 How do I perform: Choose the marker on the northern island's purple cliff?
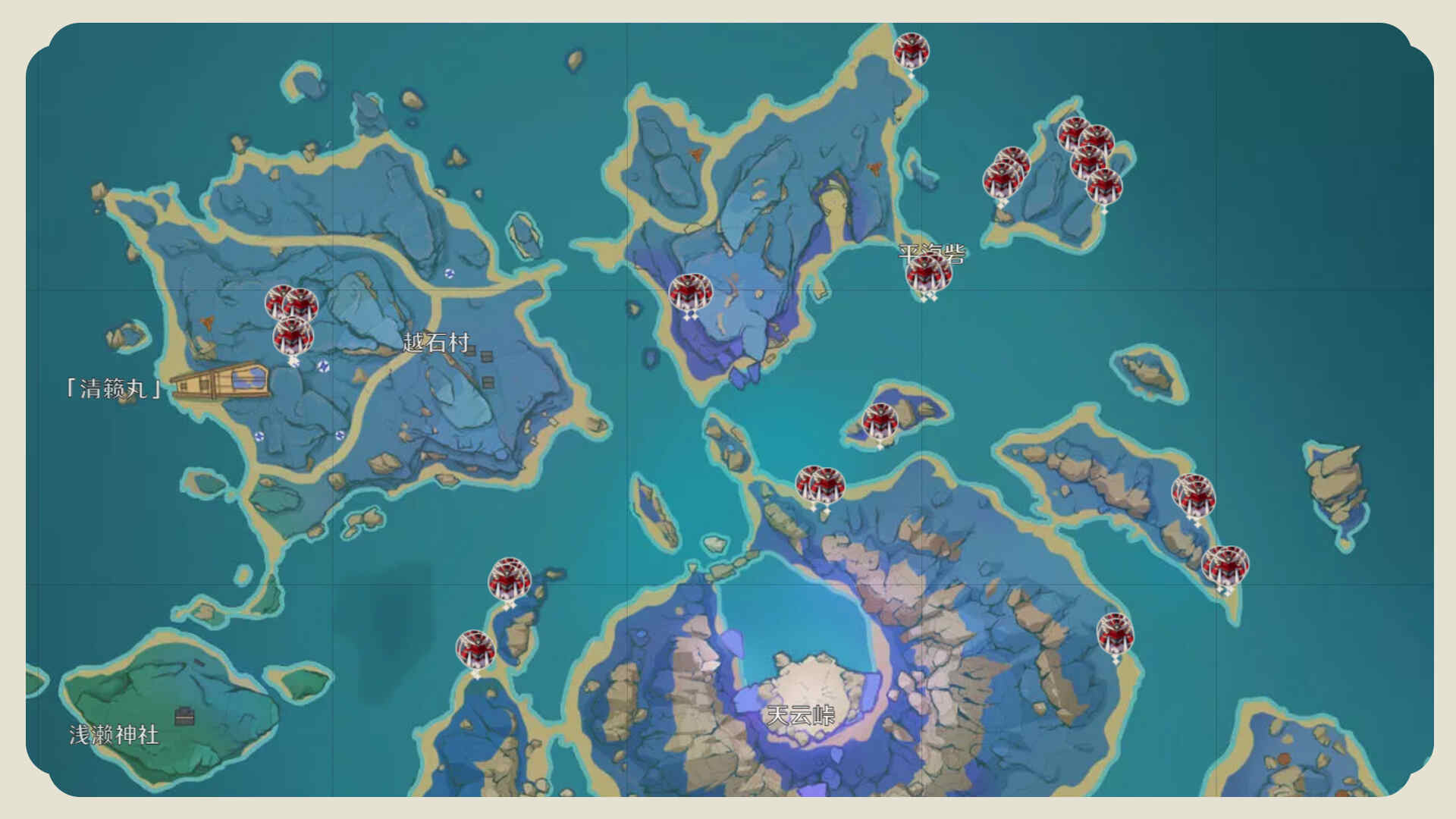click(x=690, y=293)
